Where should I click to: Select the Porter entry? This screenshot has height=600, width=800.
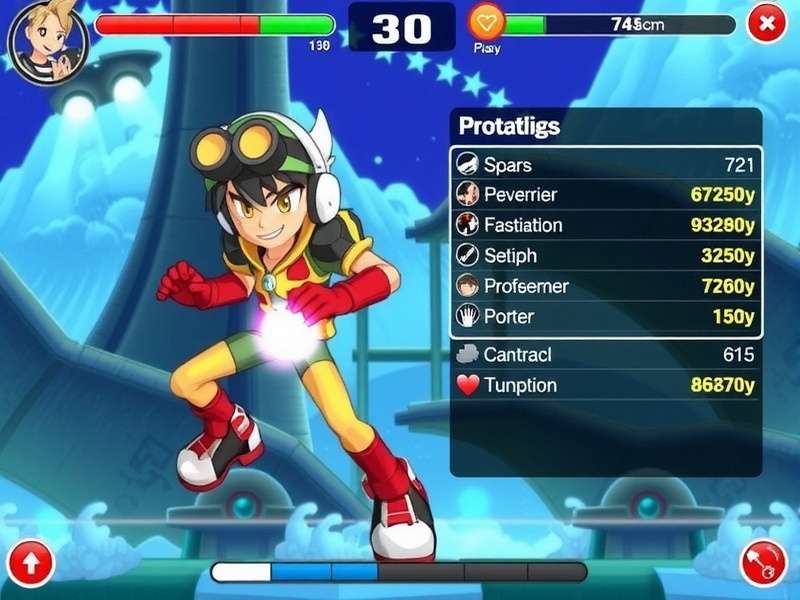[x=605, y=317]
